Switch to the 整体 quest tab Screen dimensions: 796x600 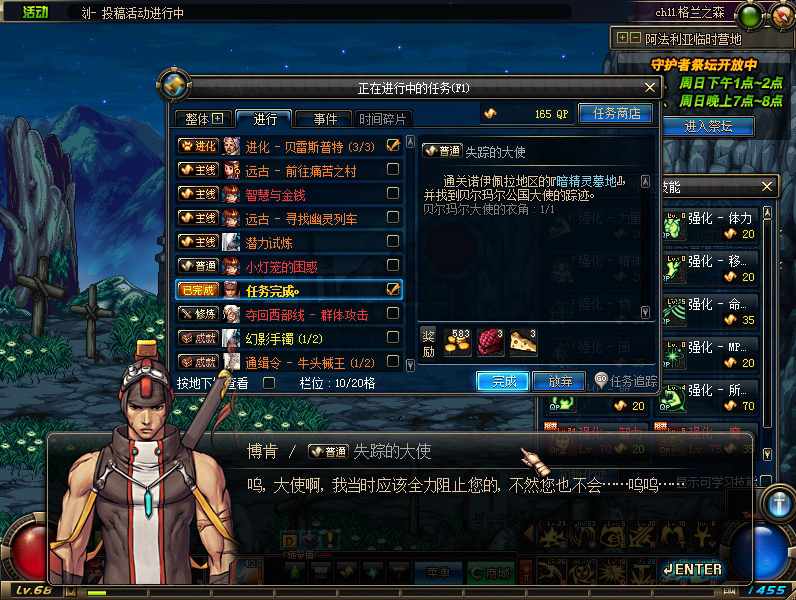(204, 119)
